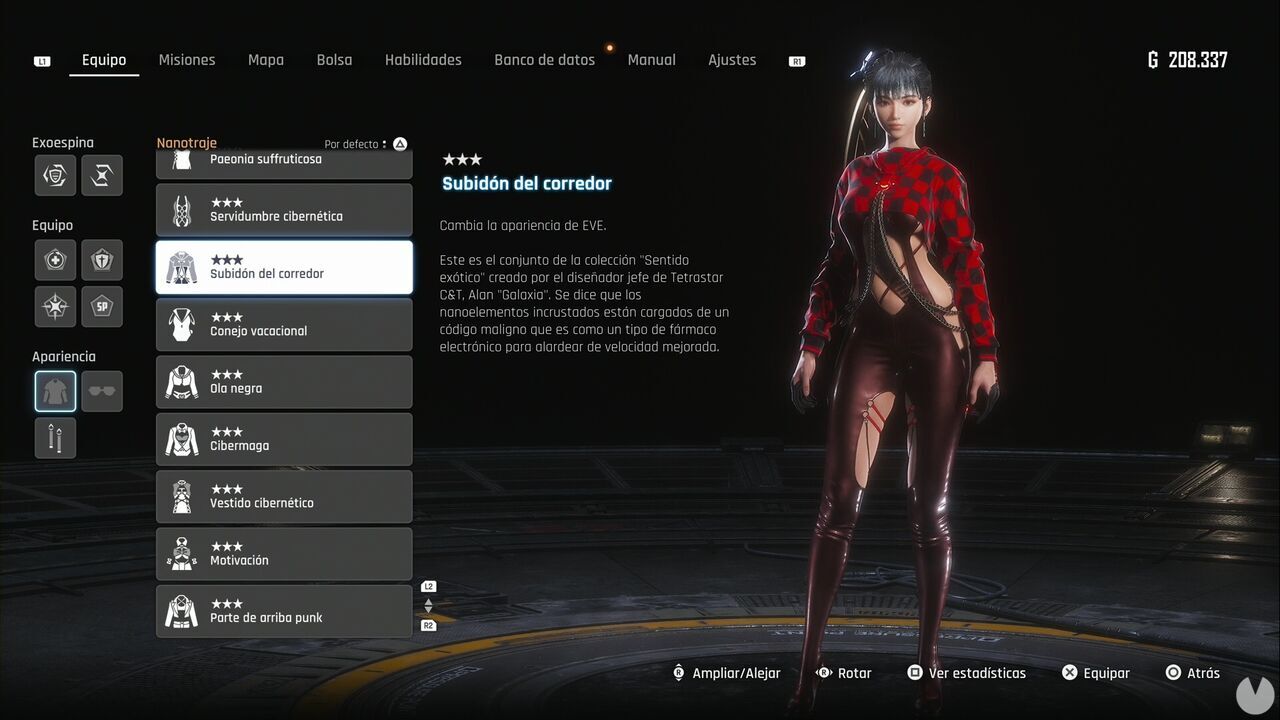Open Ver estadísticas at the bottom bar

tap(966, 672)
